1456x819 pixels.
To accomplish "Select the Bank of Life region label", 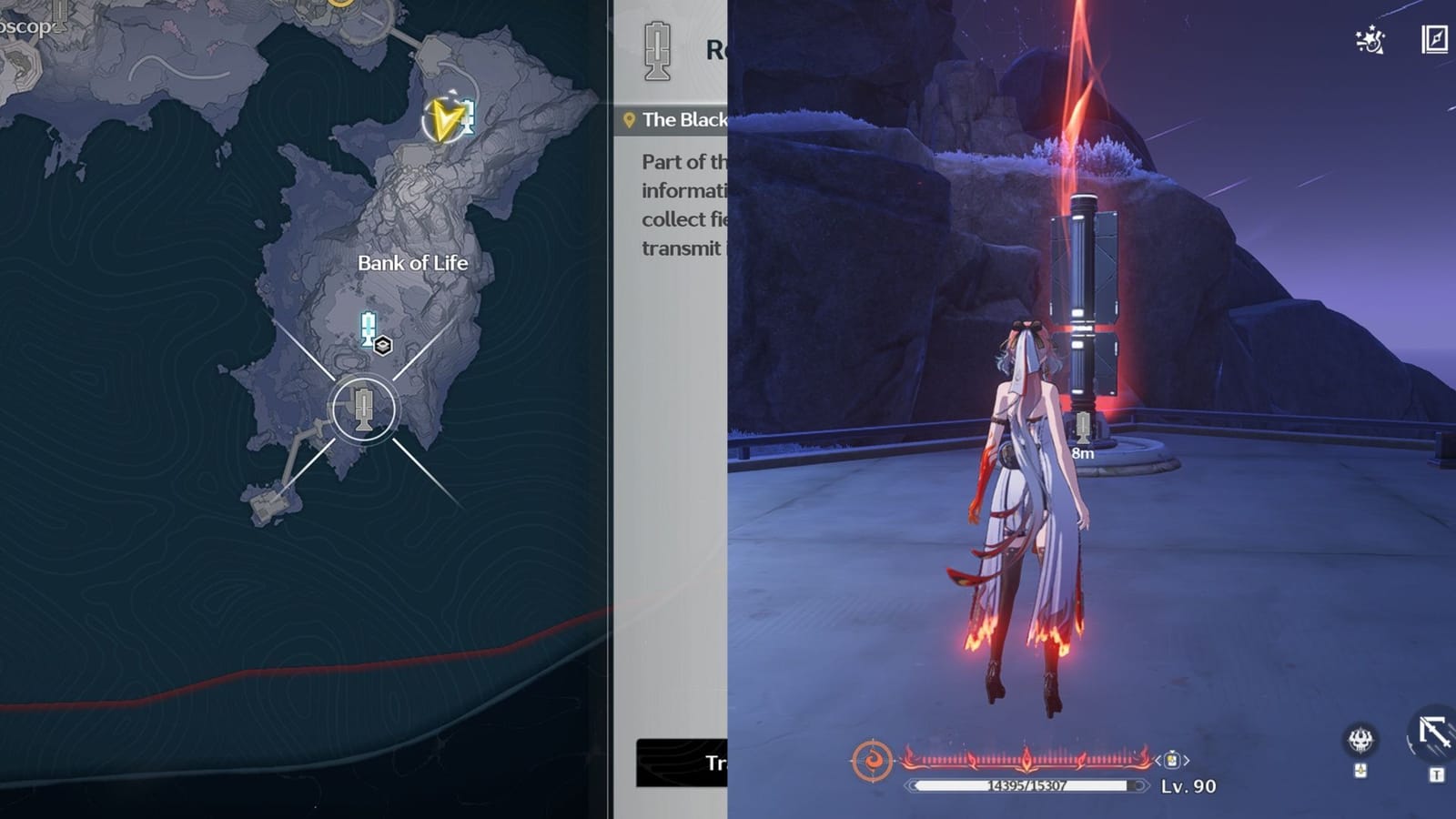I will (x=411, y=262).
